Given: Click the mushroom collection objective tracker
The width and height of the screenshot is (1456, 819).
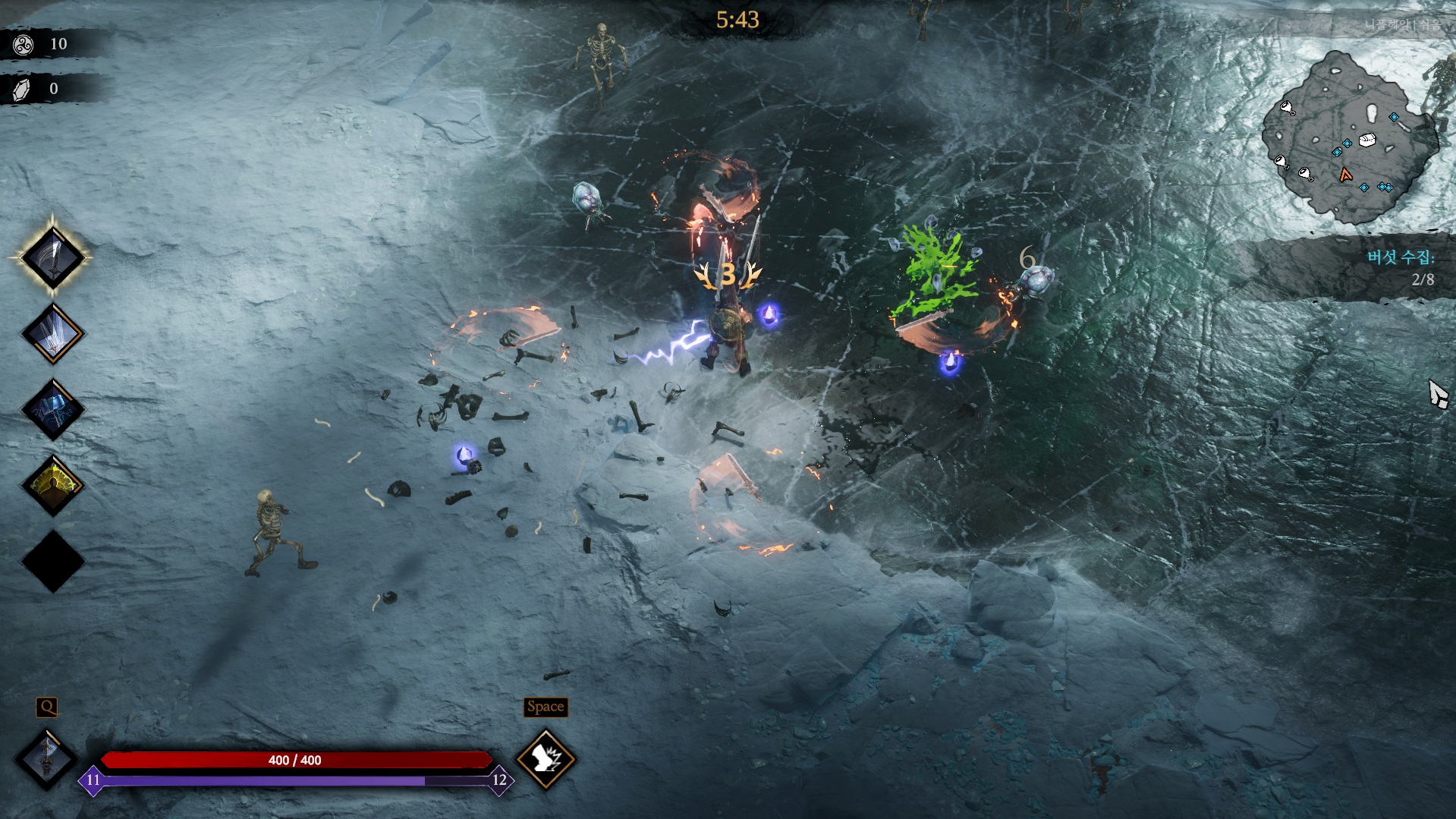Looking at the screenshot, I should 1399,267.
